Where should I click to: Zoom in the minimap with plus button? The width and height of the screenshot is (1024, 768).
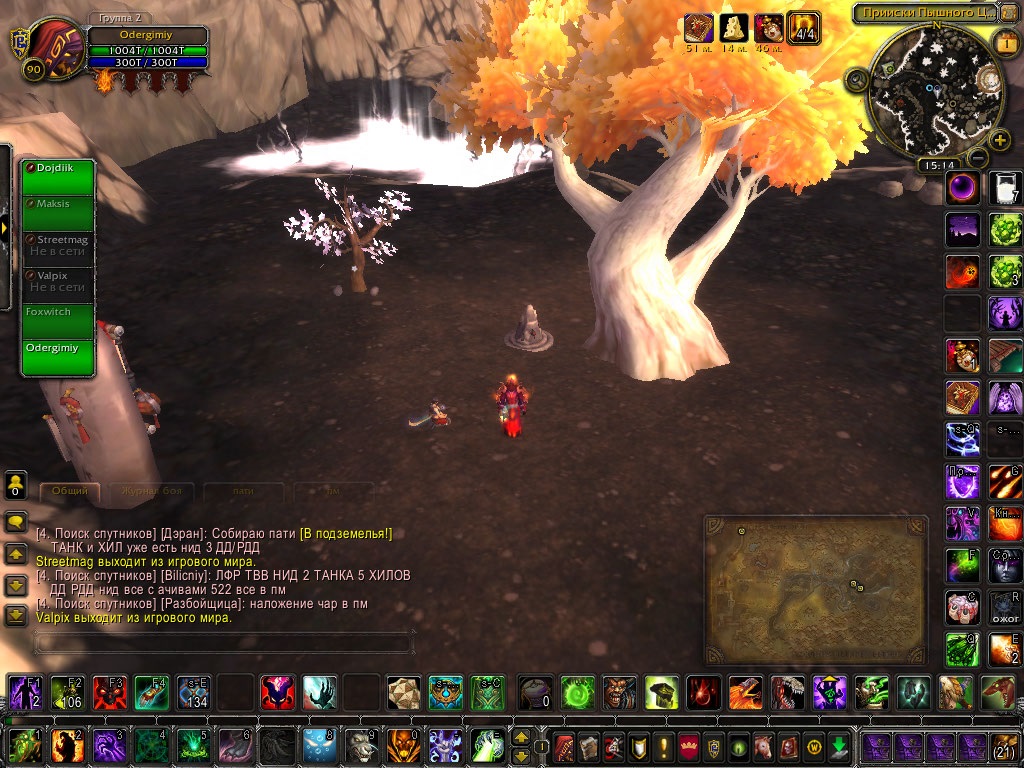[x=999, y=140]
